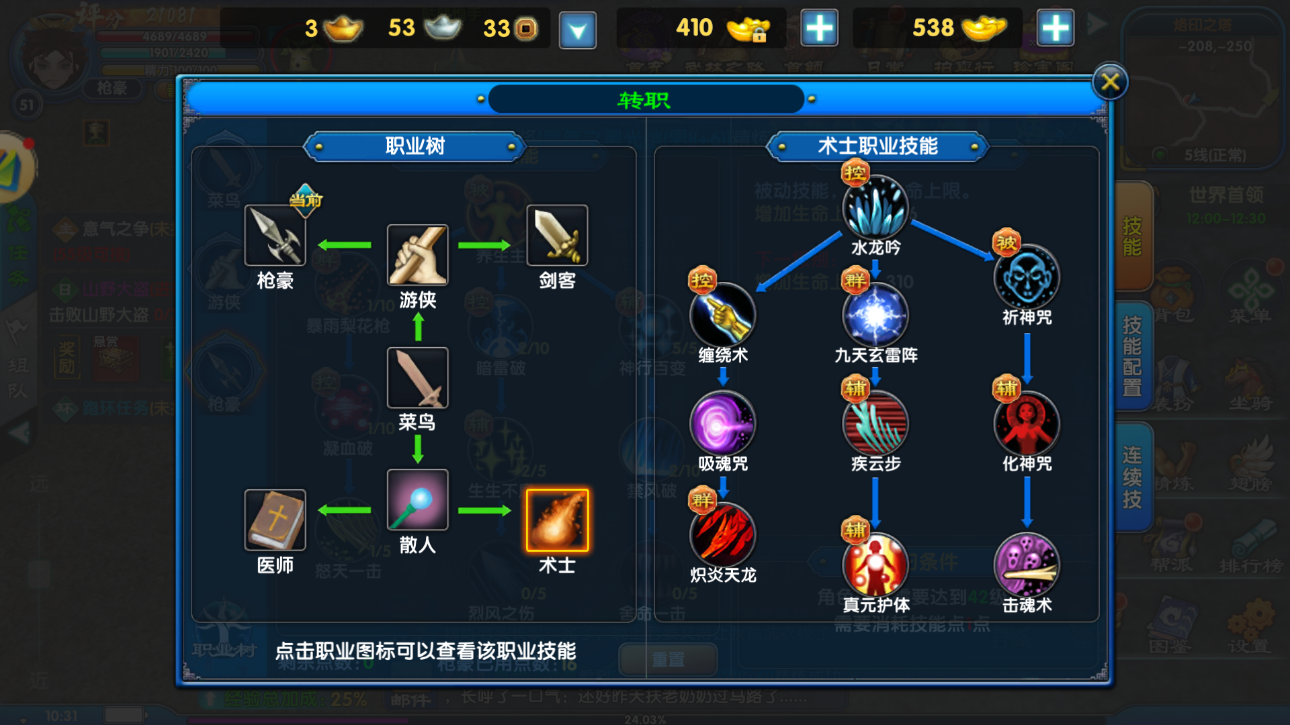Click the 真元护体 skill icon
Viewport: 1290px width, 725px height.
tap(876, 563)
